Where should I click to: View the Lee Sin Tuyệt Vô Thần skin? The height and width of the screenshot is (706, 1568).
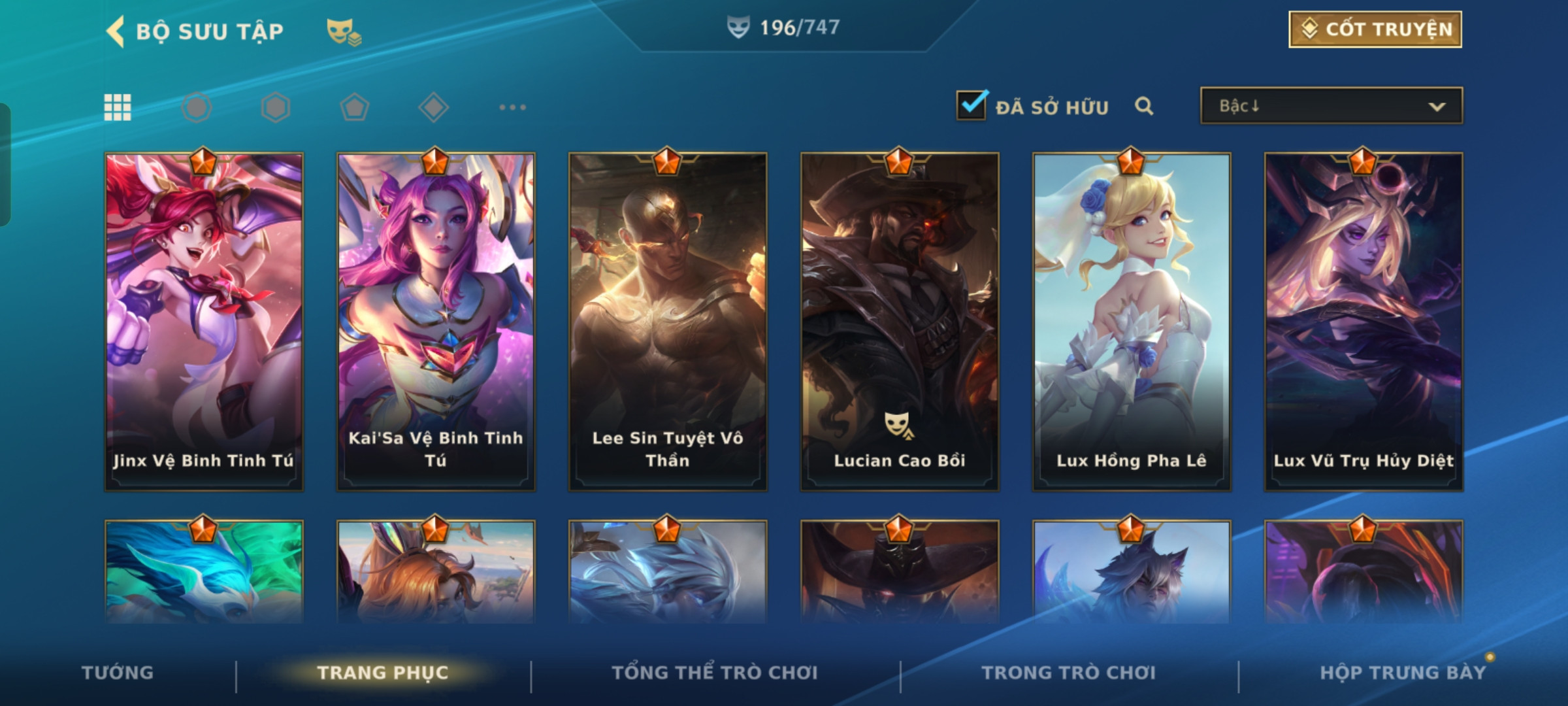click(x=668, y=322)
